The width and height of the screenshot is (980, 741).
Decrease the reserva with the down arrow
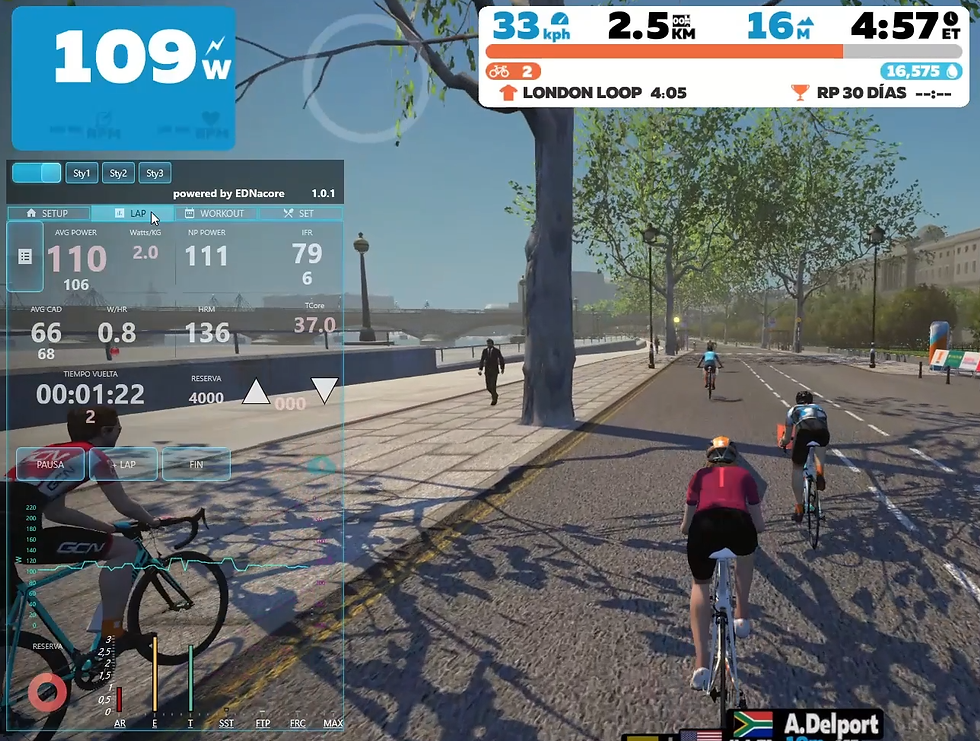pyautogui.click(x=324, y=390)
